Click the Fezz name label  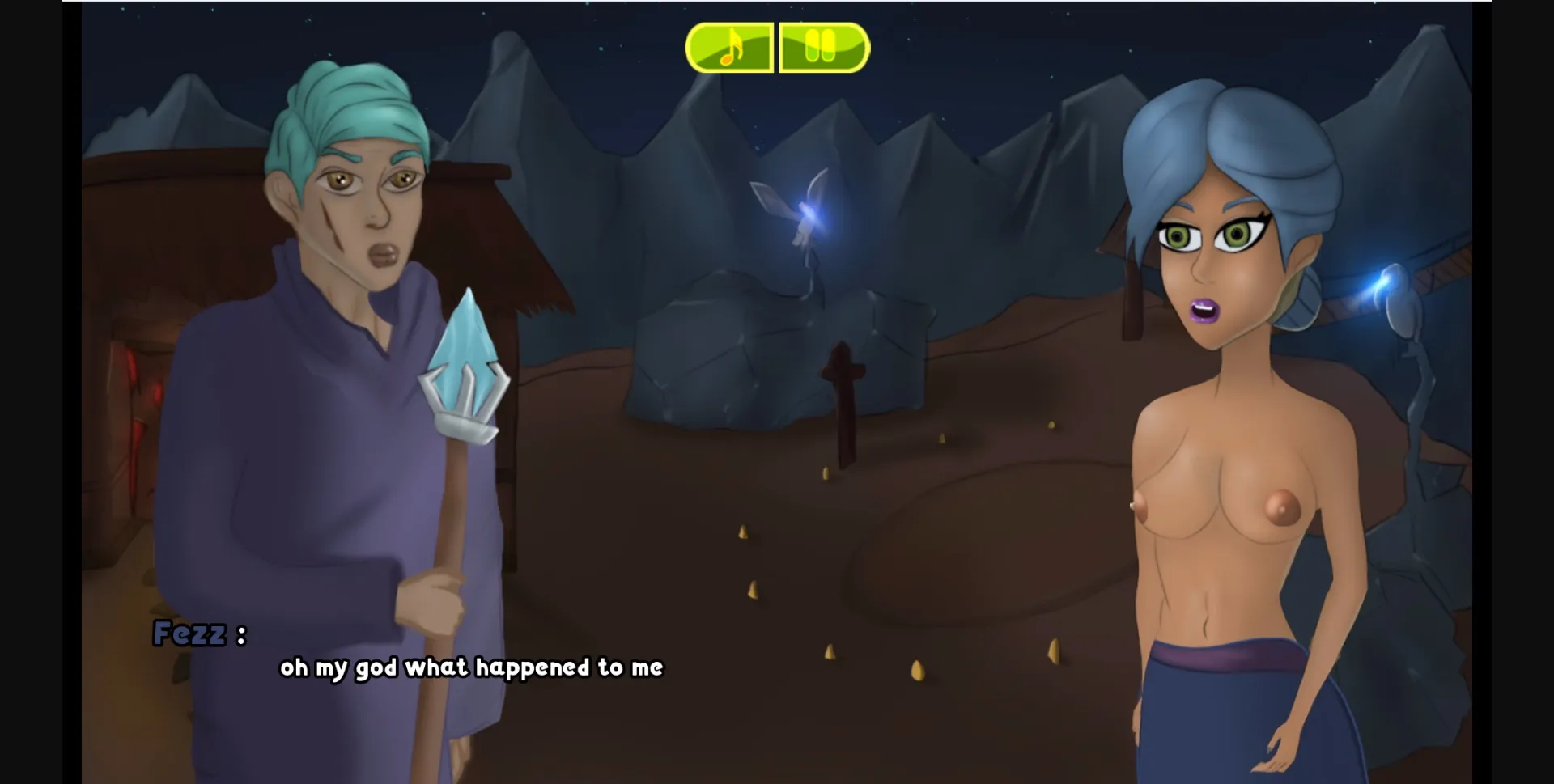coord(199,634)
